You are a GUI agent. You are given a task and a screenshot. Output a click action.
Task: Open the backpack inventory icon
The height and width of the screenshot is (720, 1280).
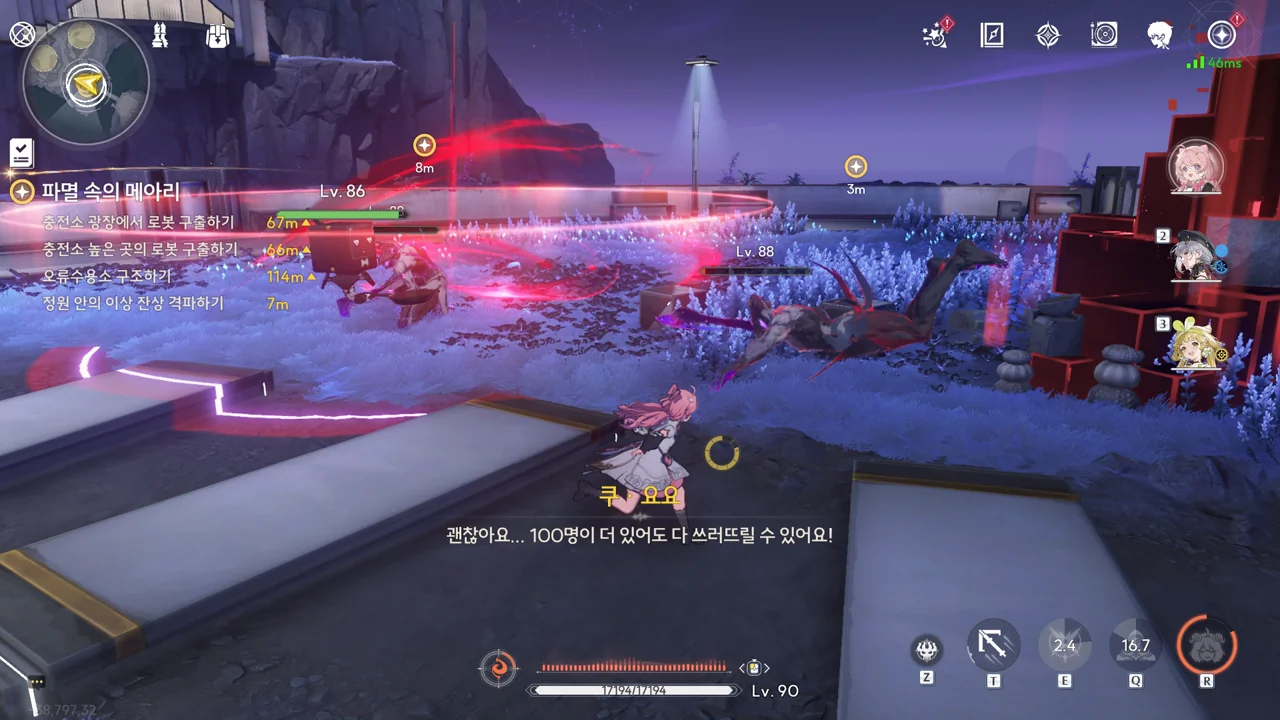coord(217,36)
